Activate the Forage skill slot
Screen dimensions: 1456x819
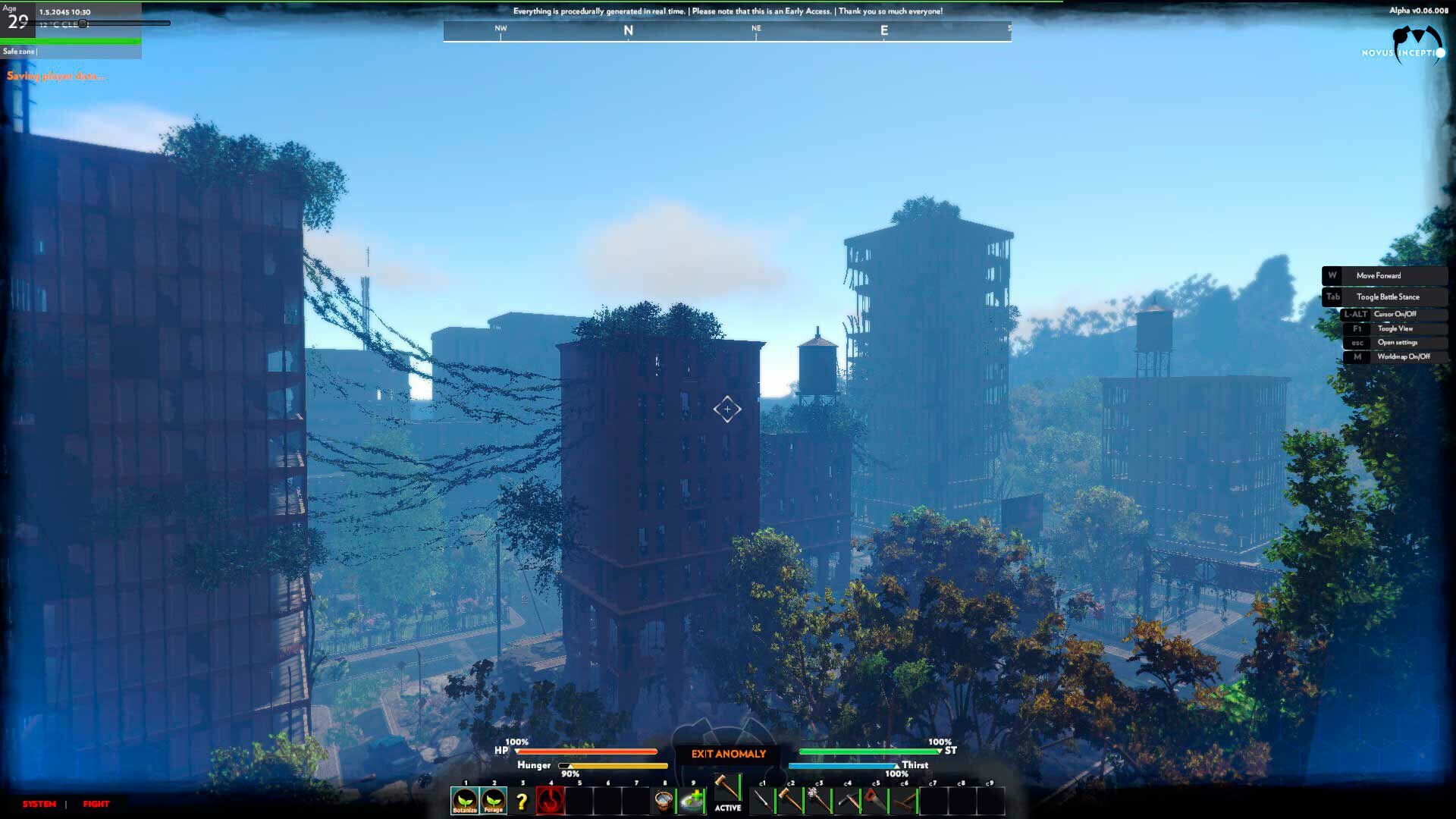click(x=494, y=801)
